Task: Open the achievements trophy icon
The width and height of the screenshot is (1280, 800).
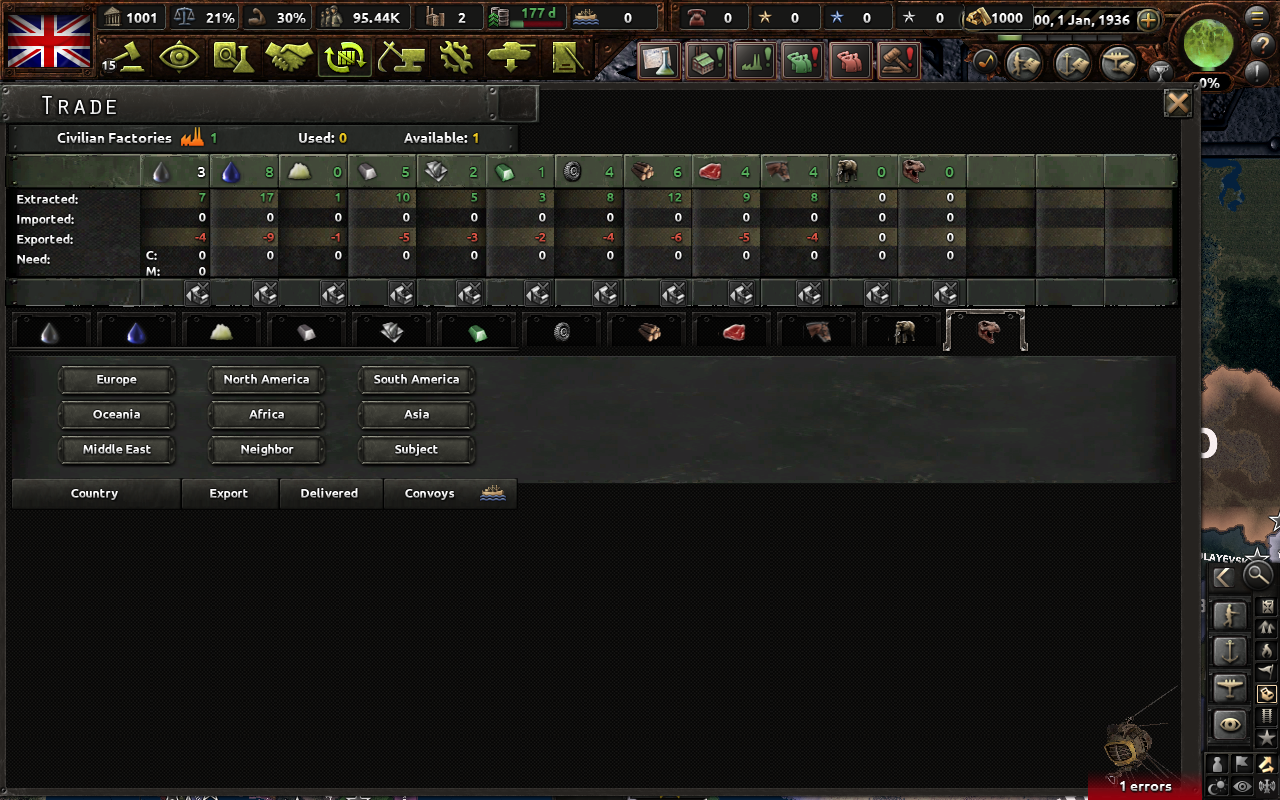Action: point(1160,72)
